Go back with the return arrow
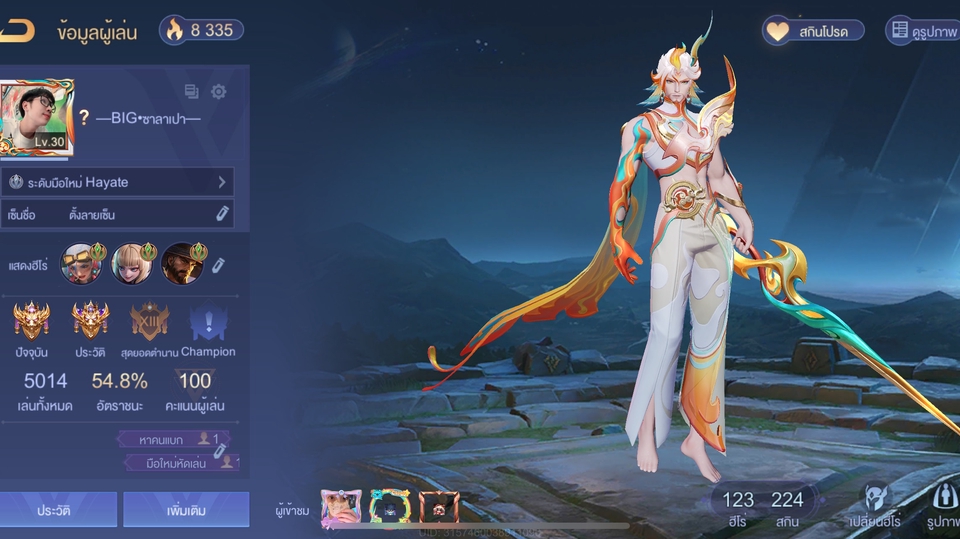Image resolution: width=960 pixels, height=539 pixels. pos(17,30)
